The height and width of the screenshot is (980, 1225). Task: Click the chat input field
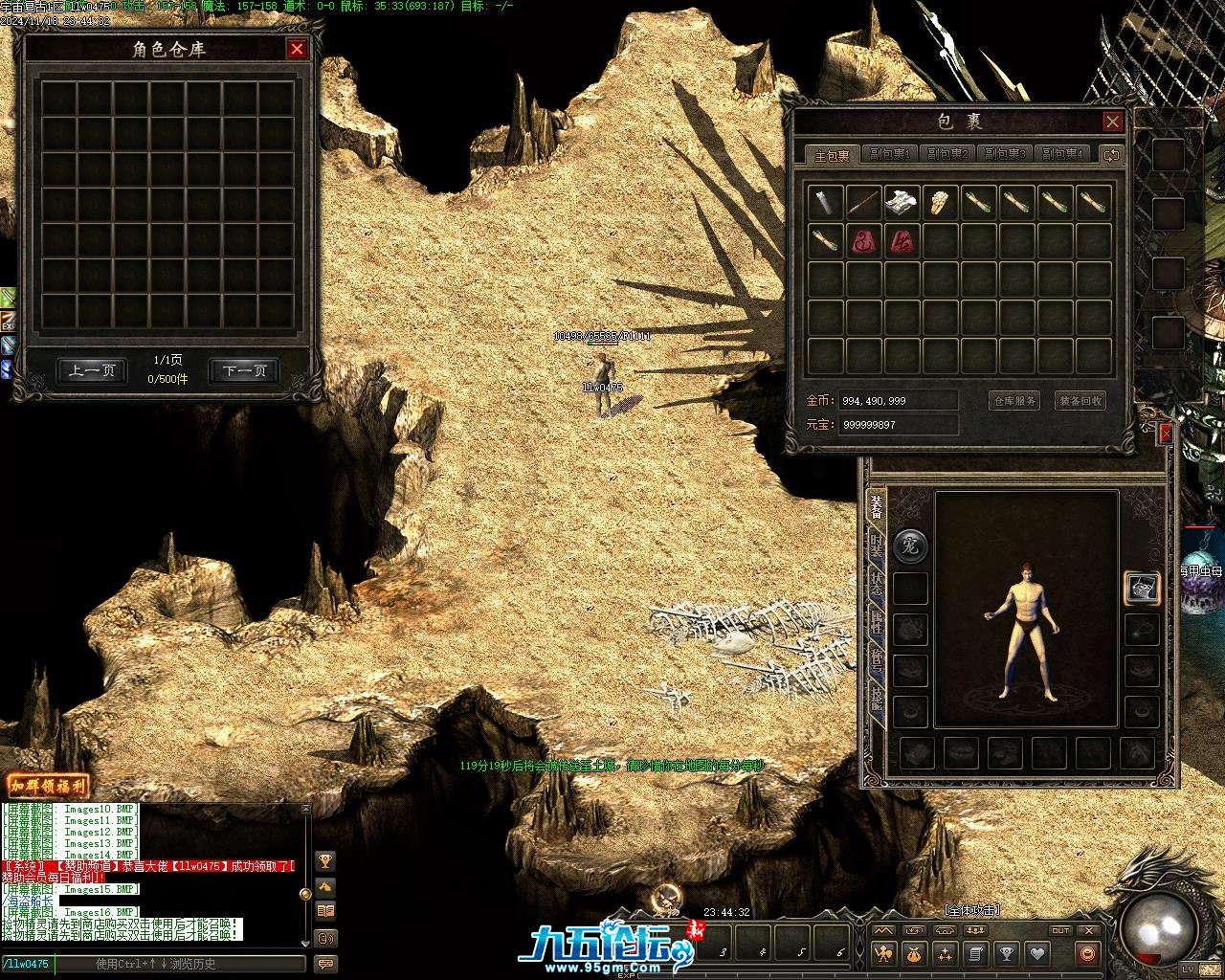coord(182,964)
